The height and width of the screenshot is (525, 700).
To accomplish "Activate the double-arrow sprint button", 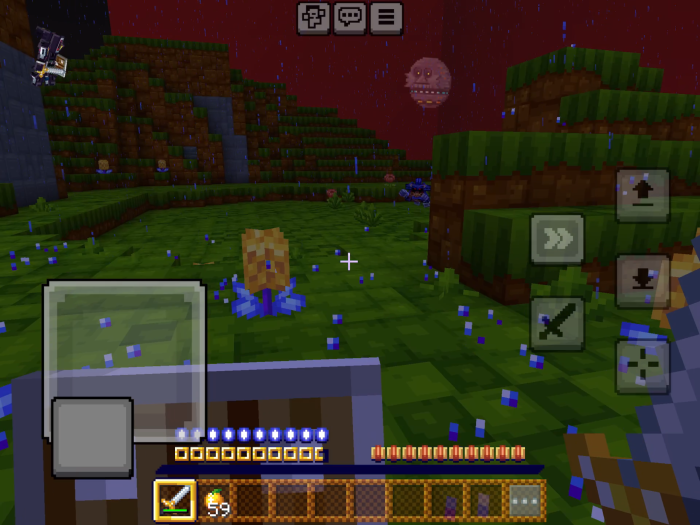I will click(x=557, y=240).
